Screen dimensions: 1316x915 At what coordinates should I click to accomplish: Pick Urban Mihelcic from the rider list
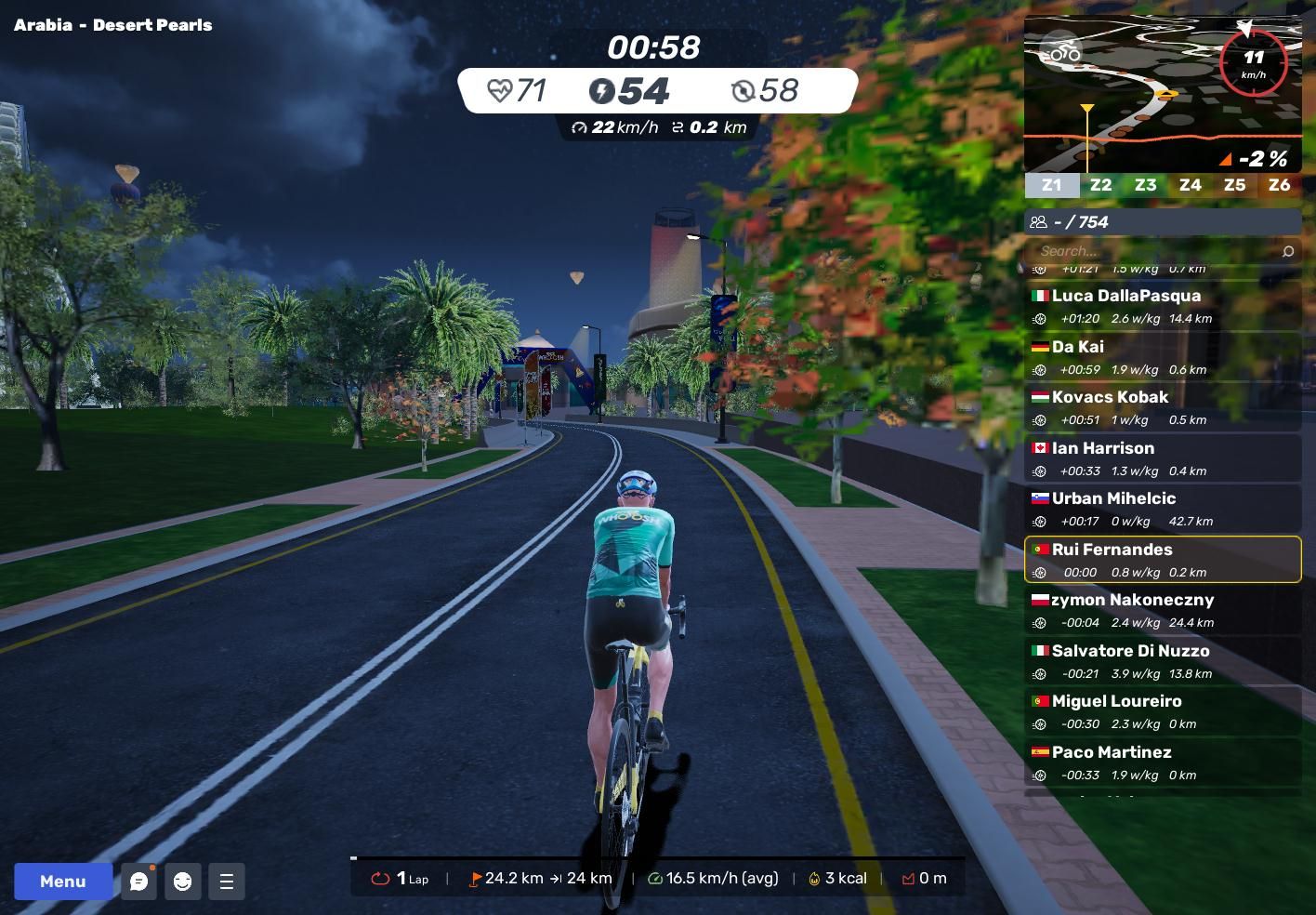(1162, 509)
